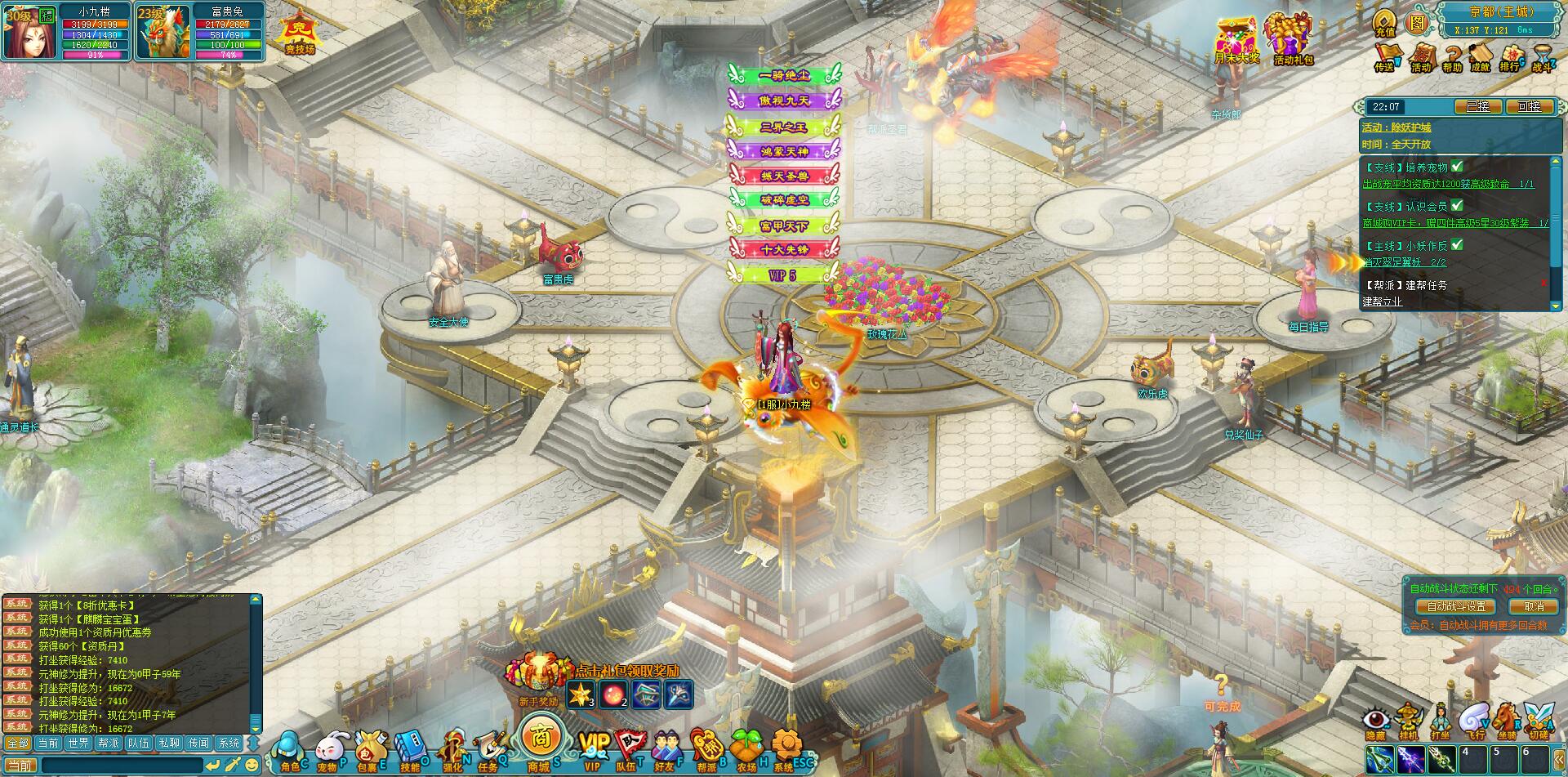This screenshot has height=777, width=1568.
Task: Open the 月末大奖 treasure chest
Action: [1236, 39]
